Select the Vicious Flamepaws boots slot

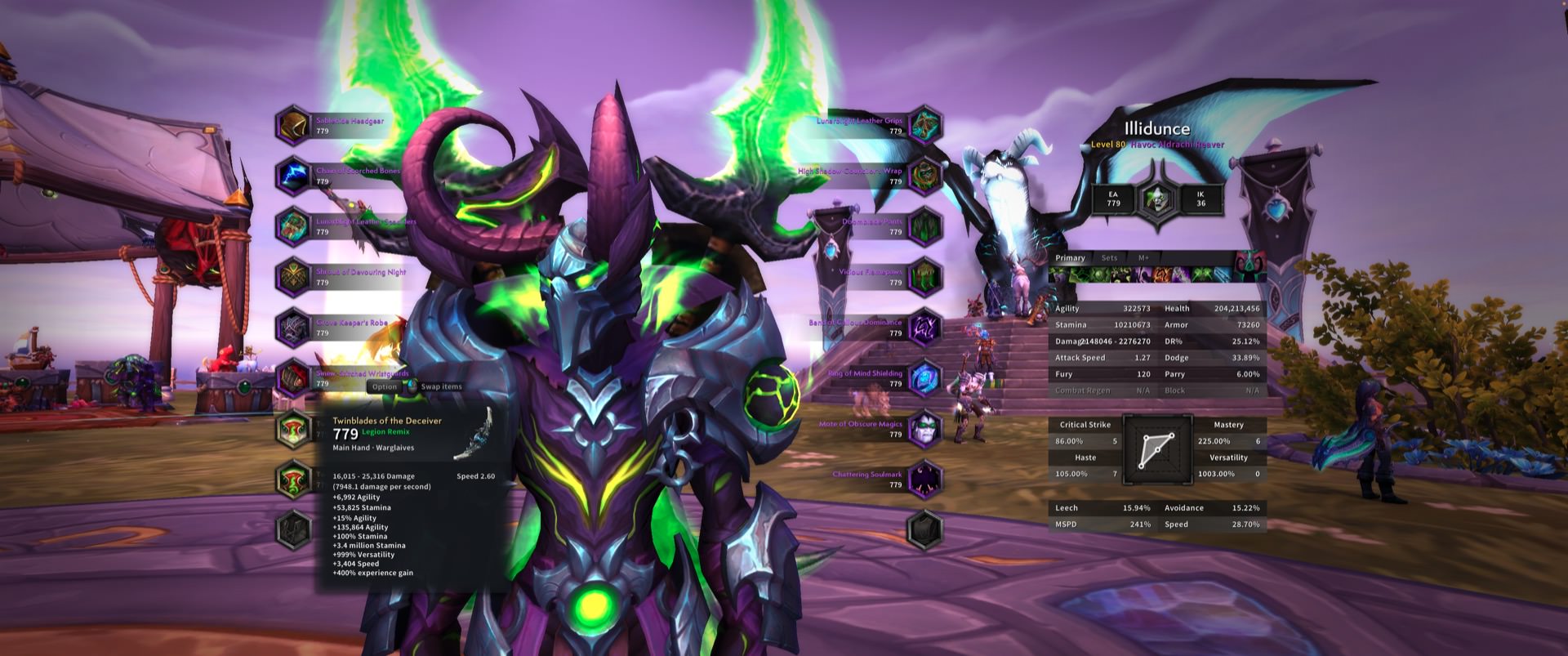click(x=925, y=277)
